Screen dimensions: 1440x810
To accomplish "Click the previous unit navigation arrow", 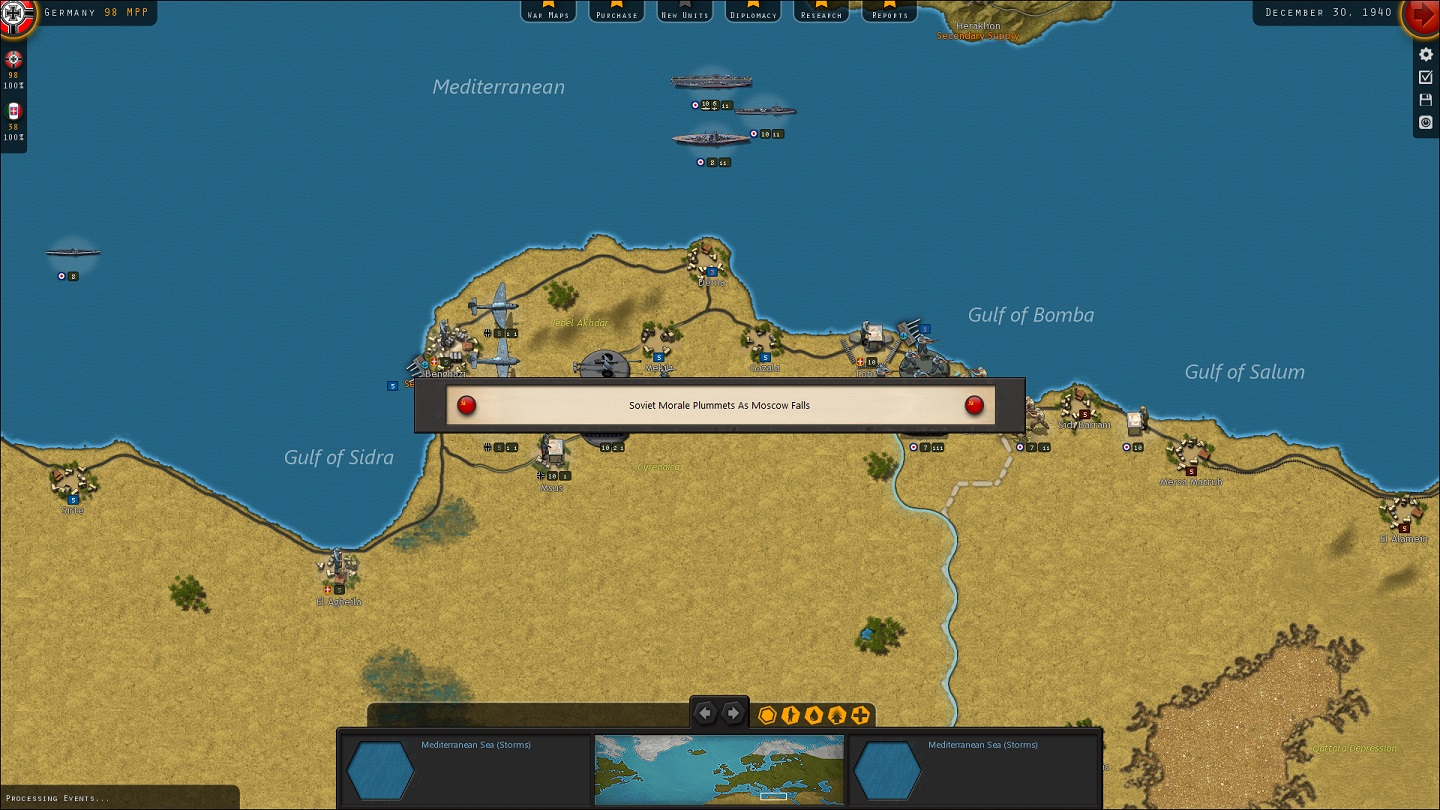I will [x=705, y=712].
